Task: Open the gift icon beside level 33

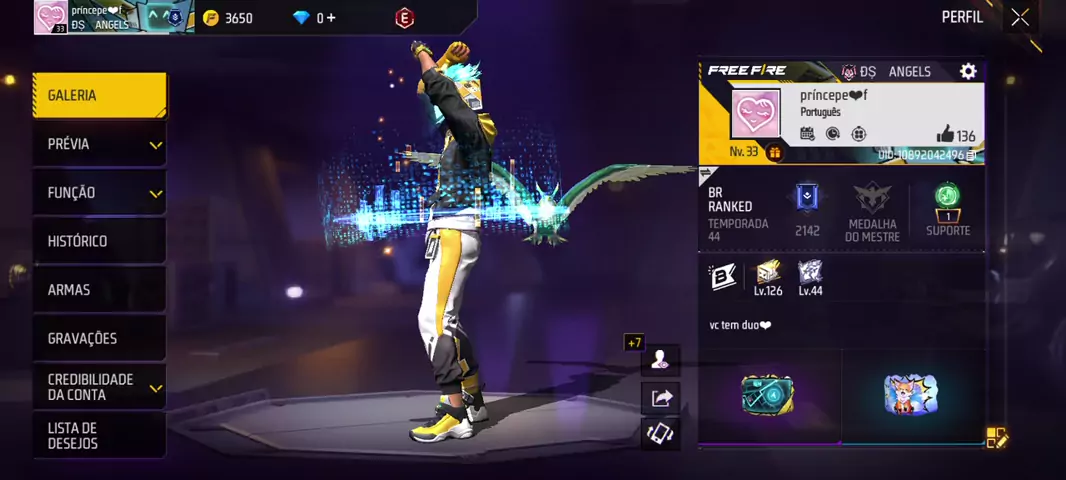Action: coord(774,153)
